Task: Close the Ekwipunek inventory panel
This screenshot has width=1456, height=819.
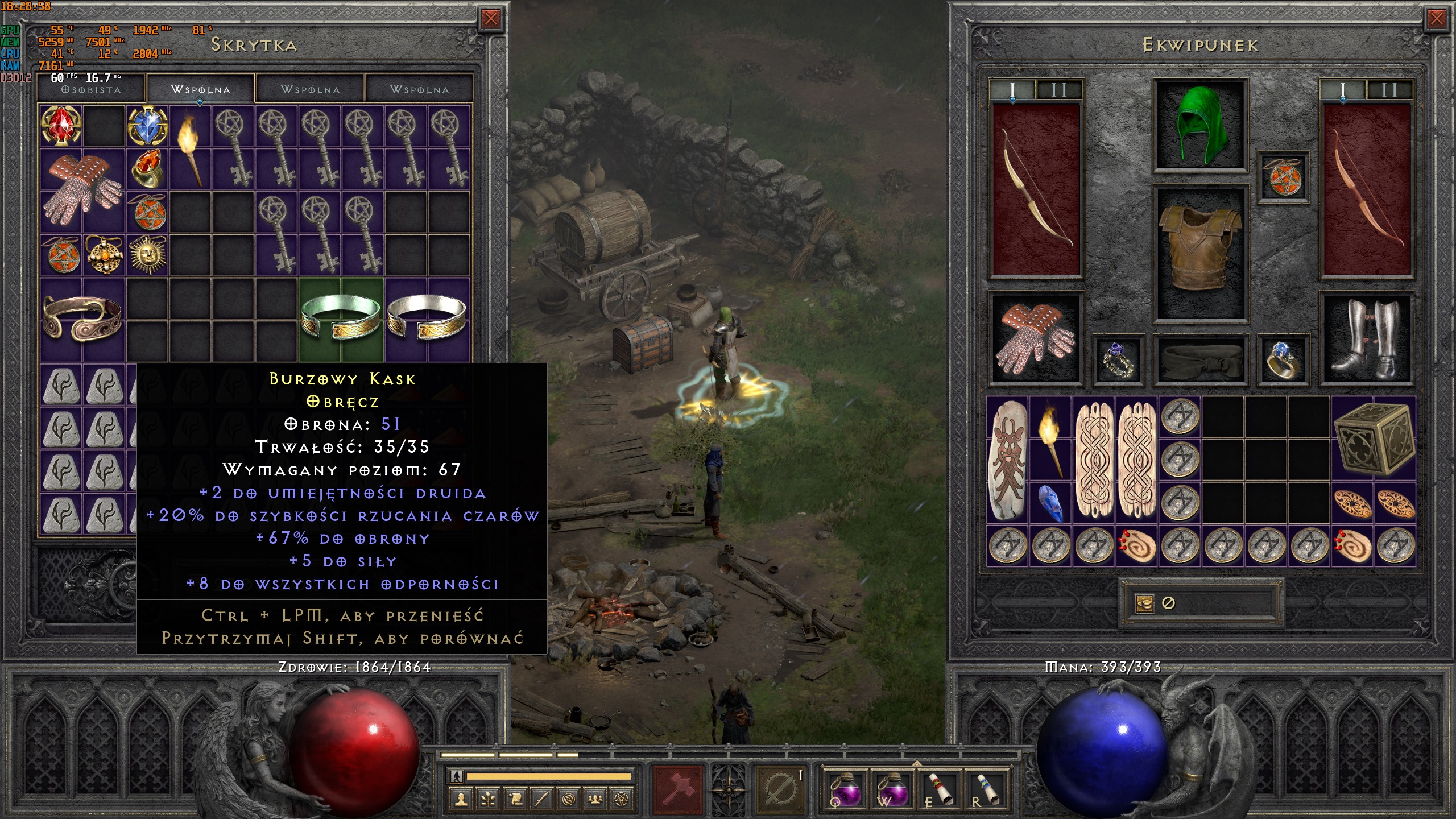Action: (x=1436, y=19)
